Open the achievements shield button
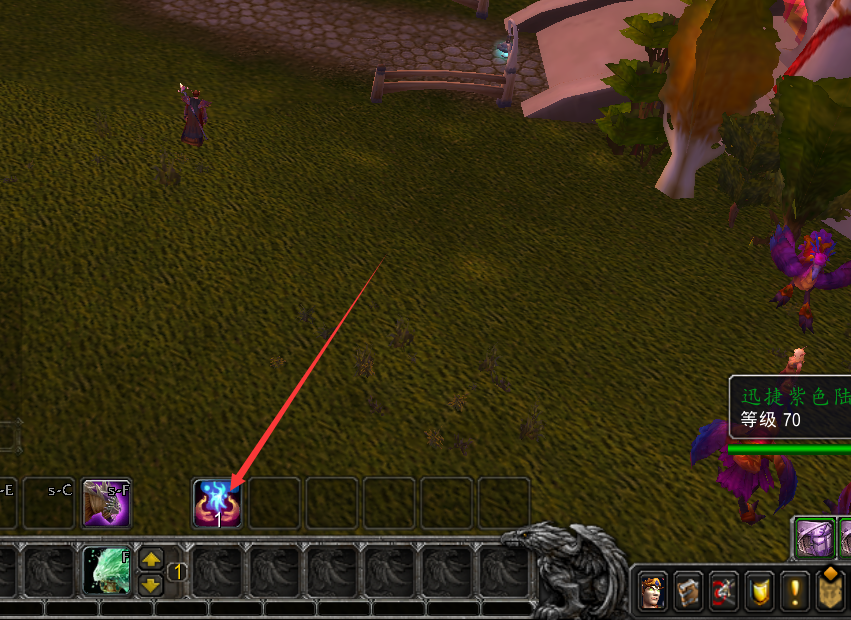Screen dimensions: 851x620 (x=760, y=593)
